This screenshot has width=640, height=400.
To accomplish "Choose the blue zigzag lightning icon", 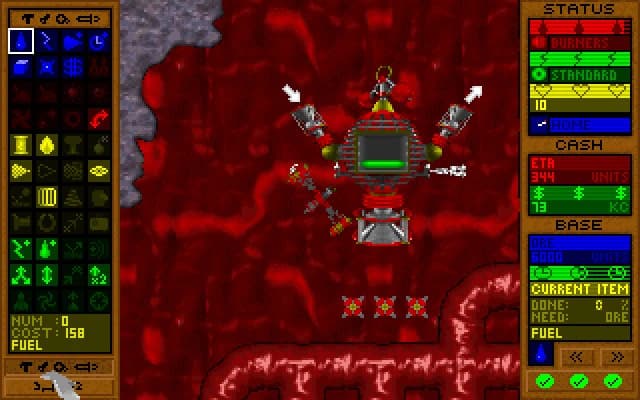I will pyautogui.click(x=47, y=41).
